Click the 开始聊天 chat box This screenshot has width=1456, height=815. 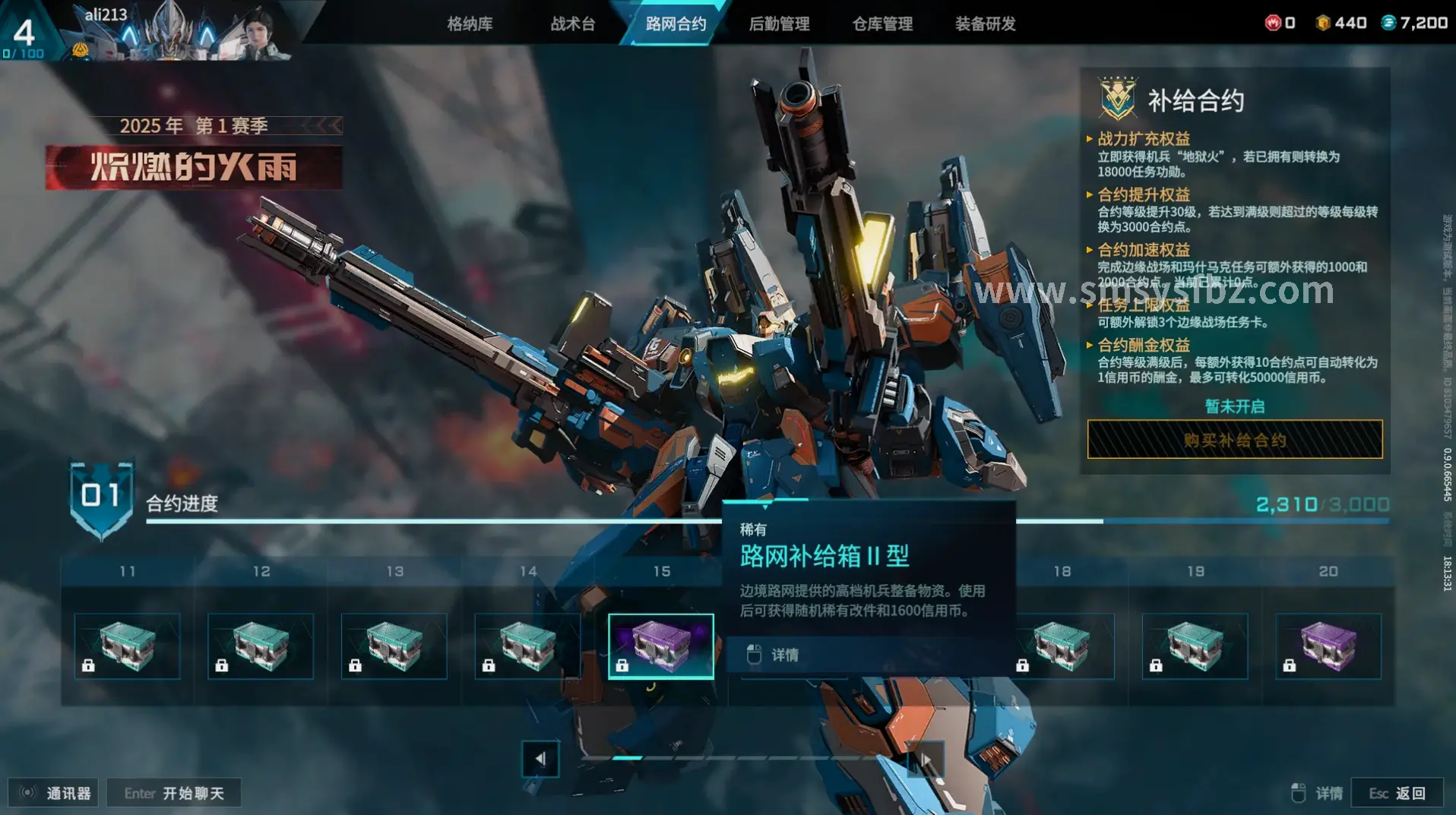(174, 793)
